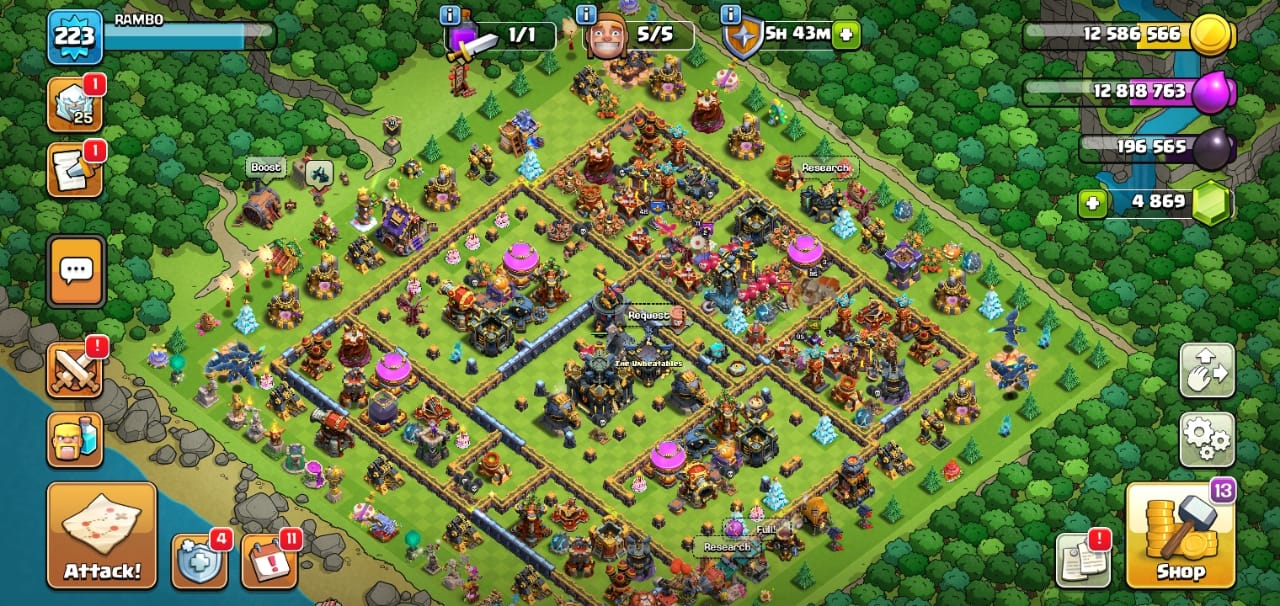Show info for the 5/5 builders

(x=590, y=15)
